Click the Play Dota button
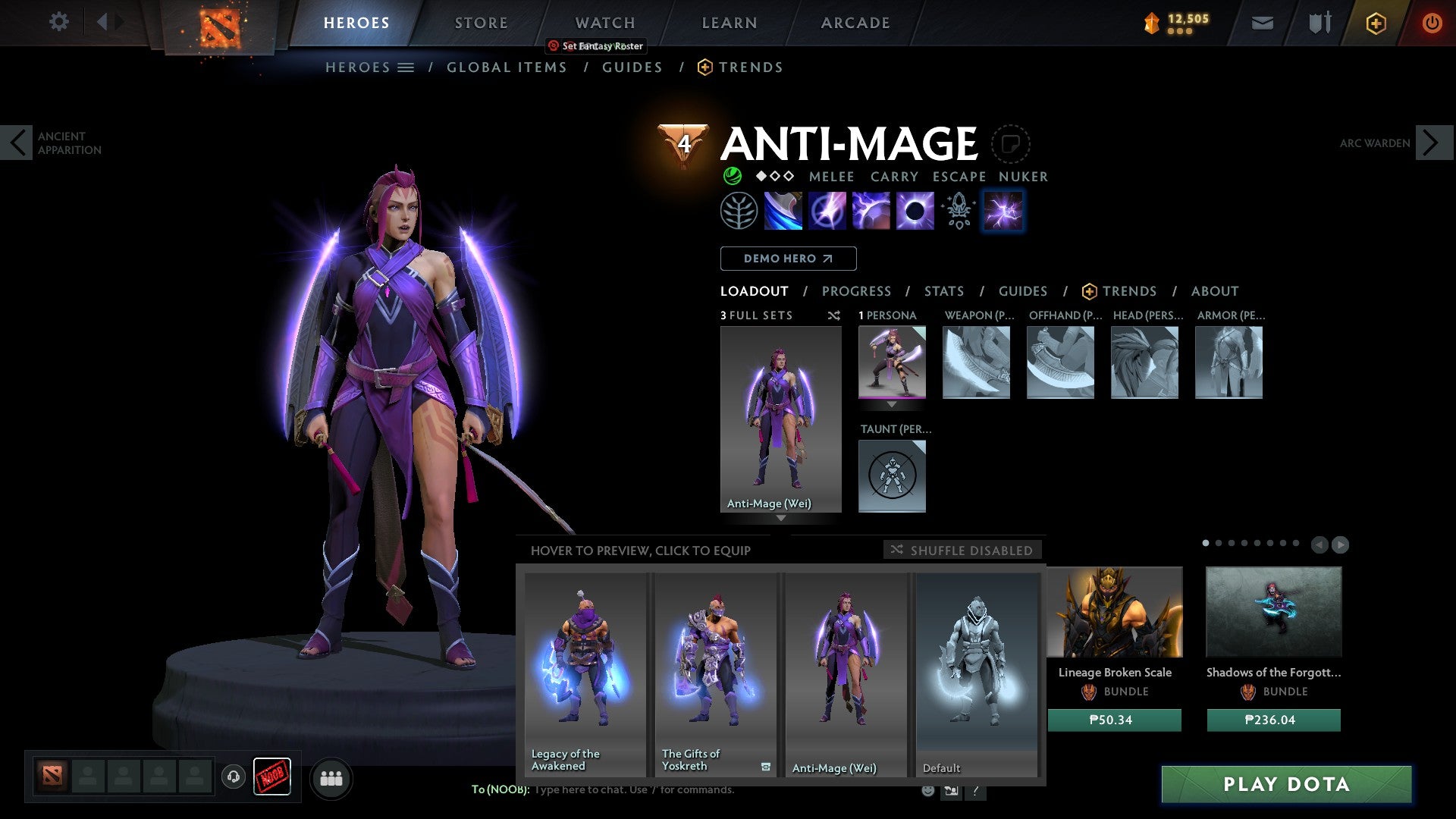This screenshot has width=1456, height=819. (x=1286, y=784)
